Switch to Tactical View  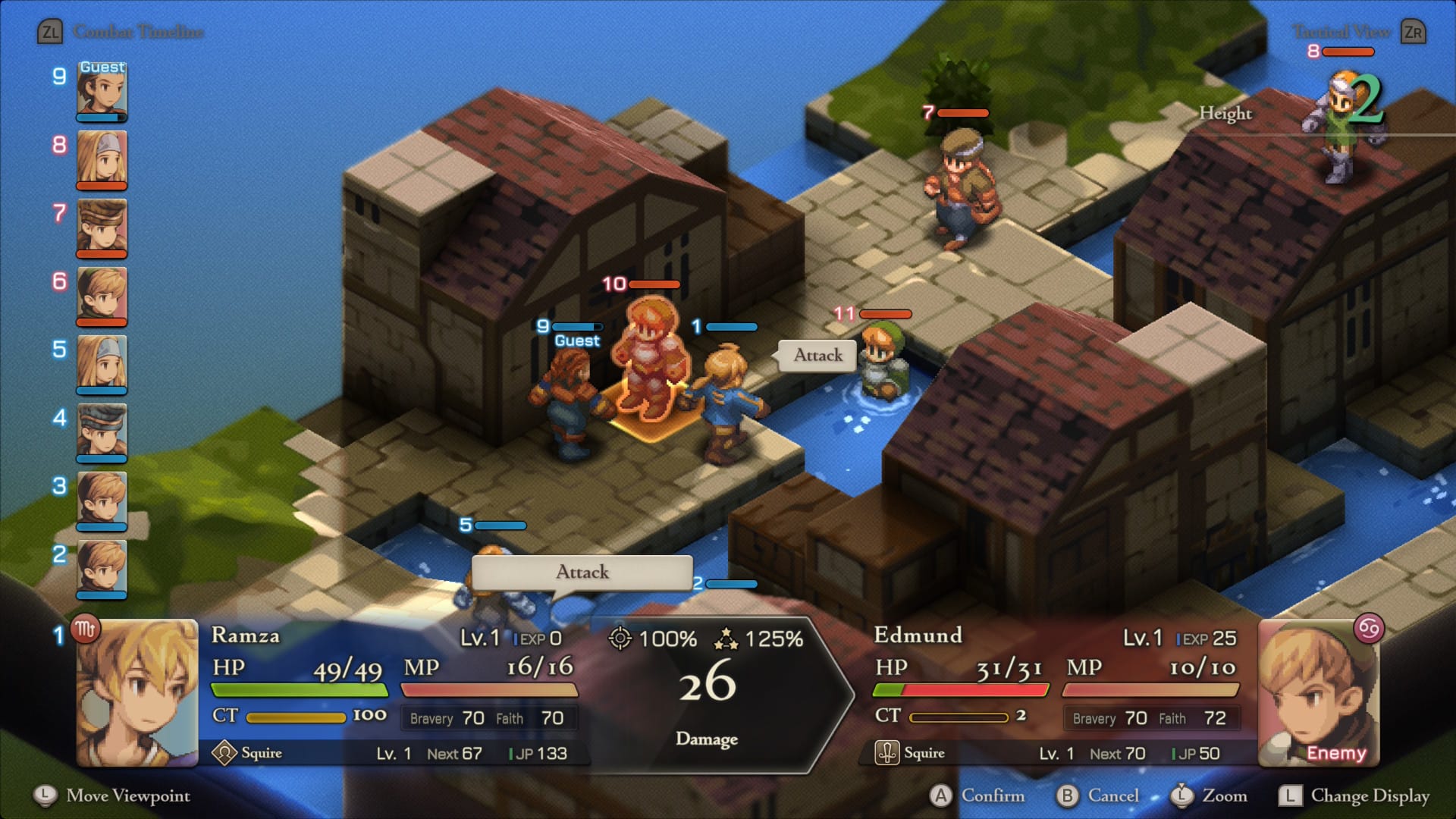coord(1341,32)
